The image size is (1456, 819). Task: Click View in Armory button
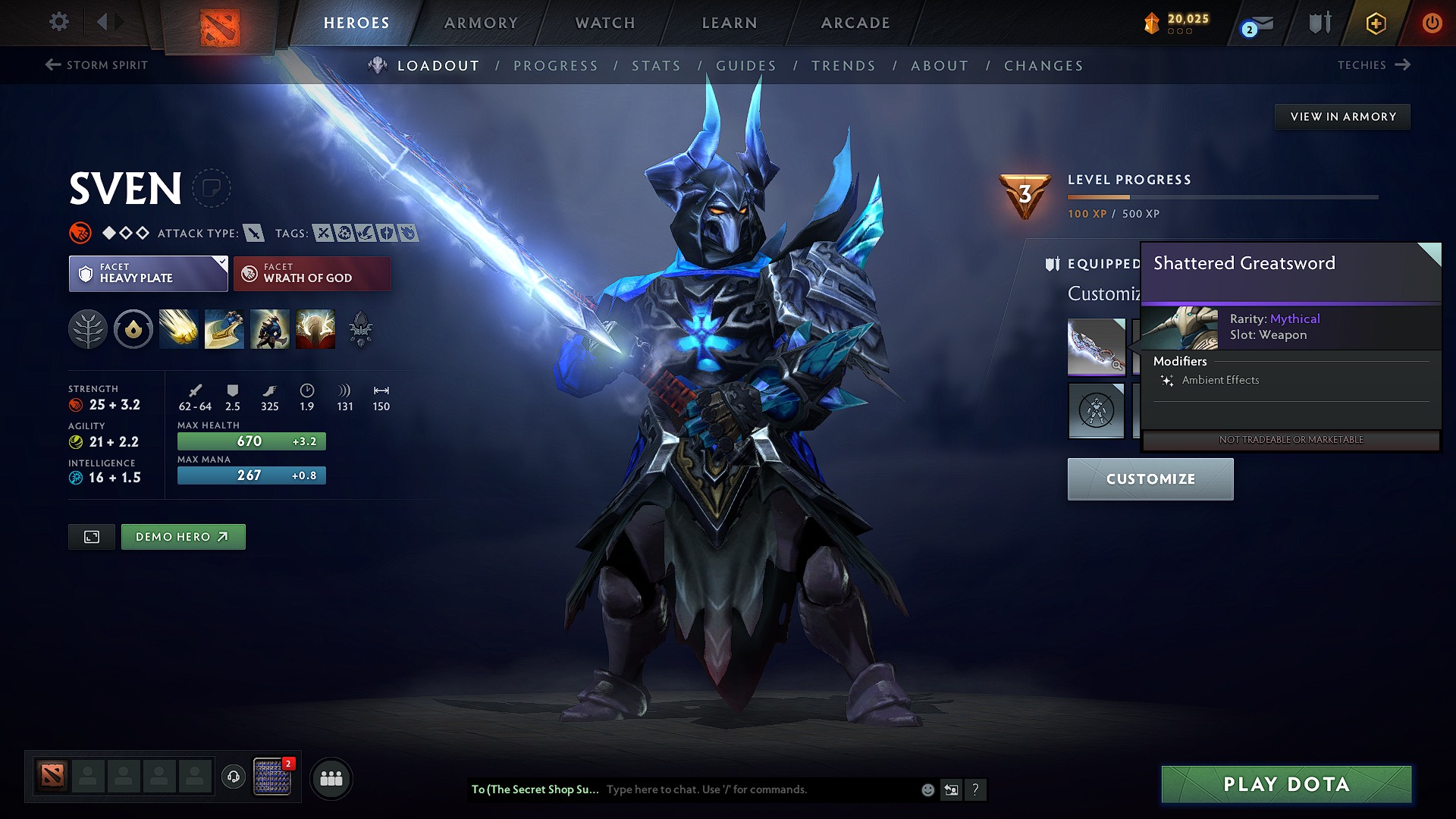coord(1343,117)
